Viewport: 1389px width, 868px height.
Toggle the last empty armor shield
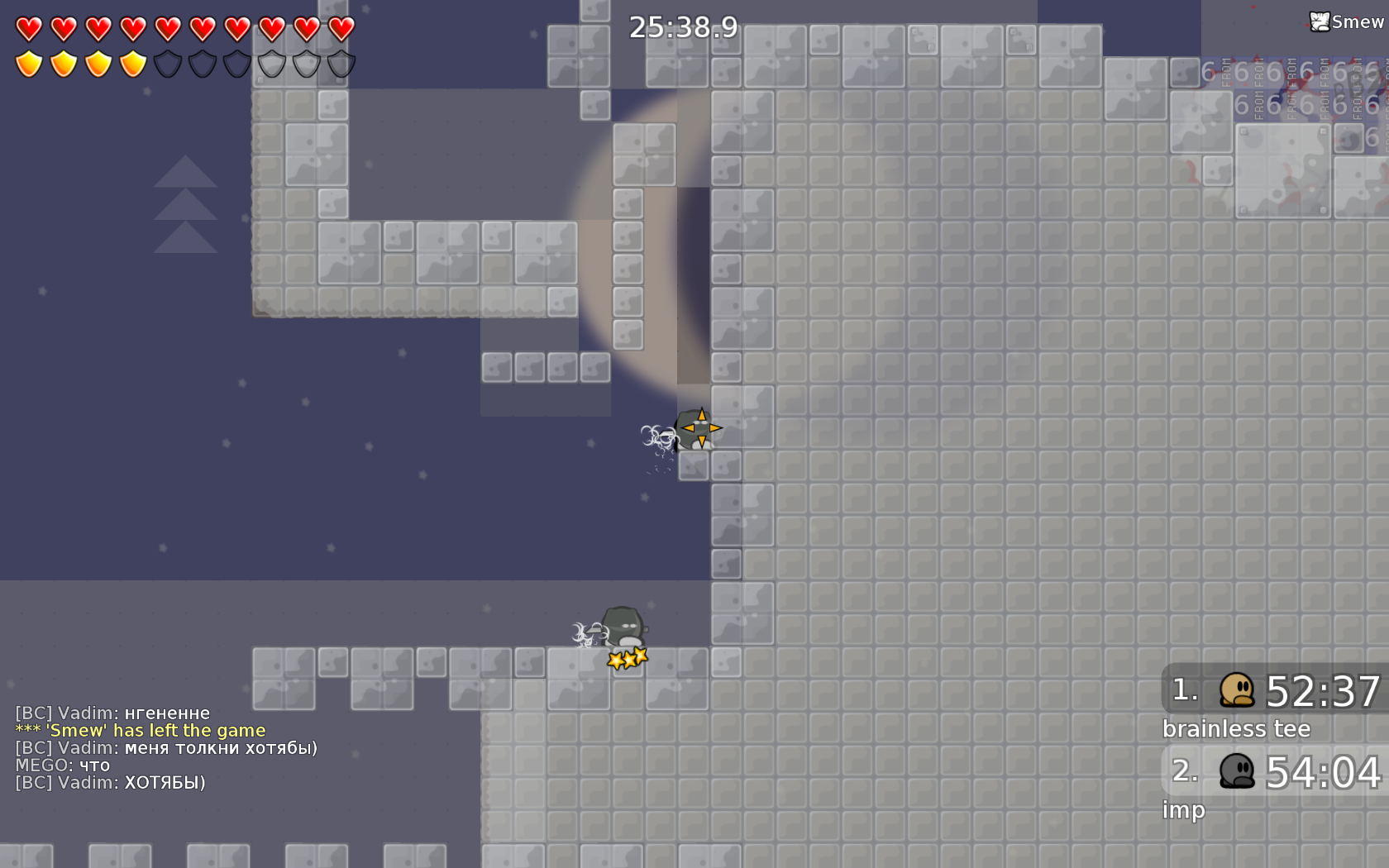(x=339, y=63)
